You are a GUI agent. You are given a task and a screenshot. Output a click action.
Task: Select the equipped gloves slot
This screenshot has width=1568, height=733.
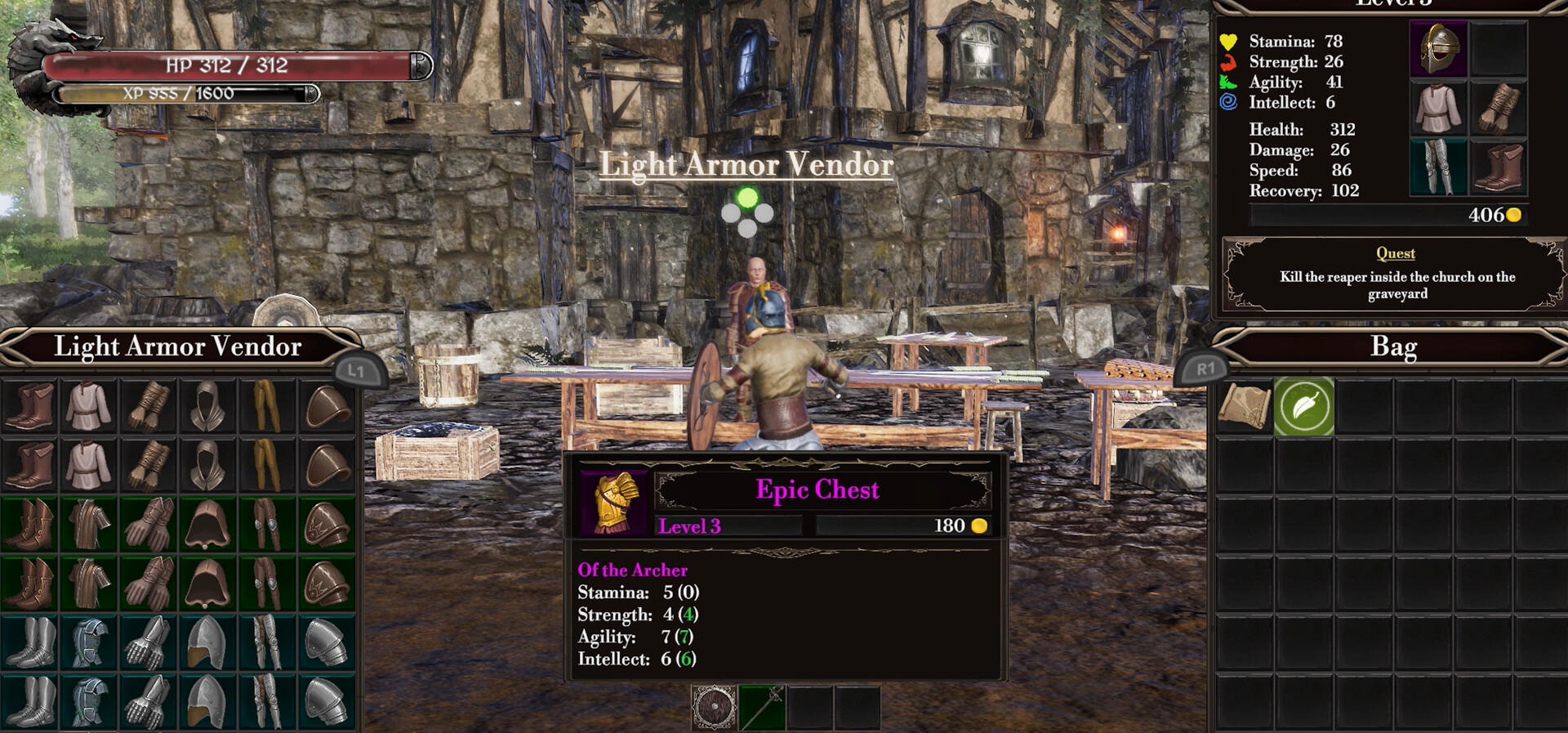pyautogui.click(x=1499, y=108)
